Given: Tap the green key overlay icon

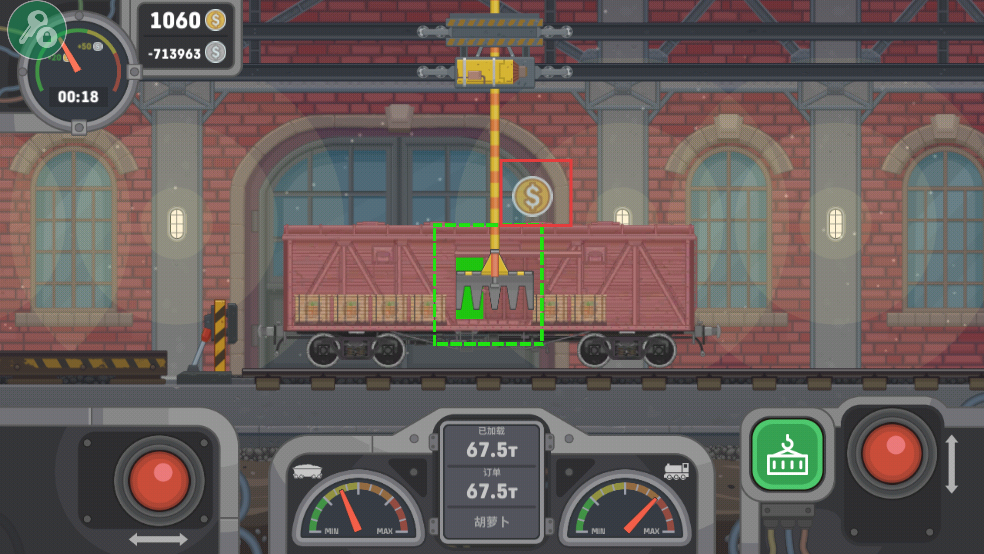Looking at the screenshot, I should tap(37, 29).
